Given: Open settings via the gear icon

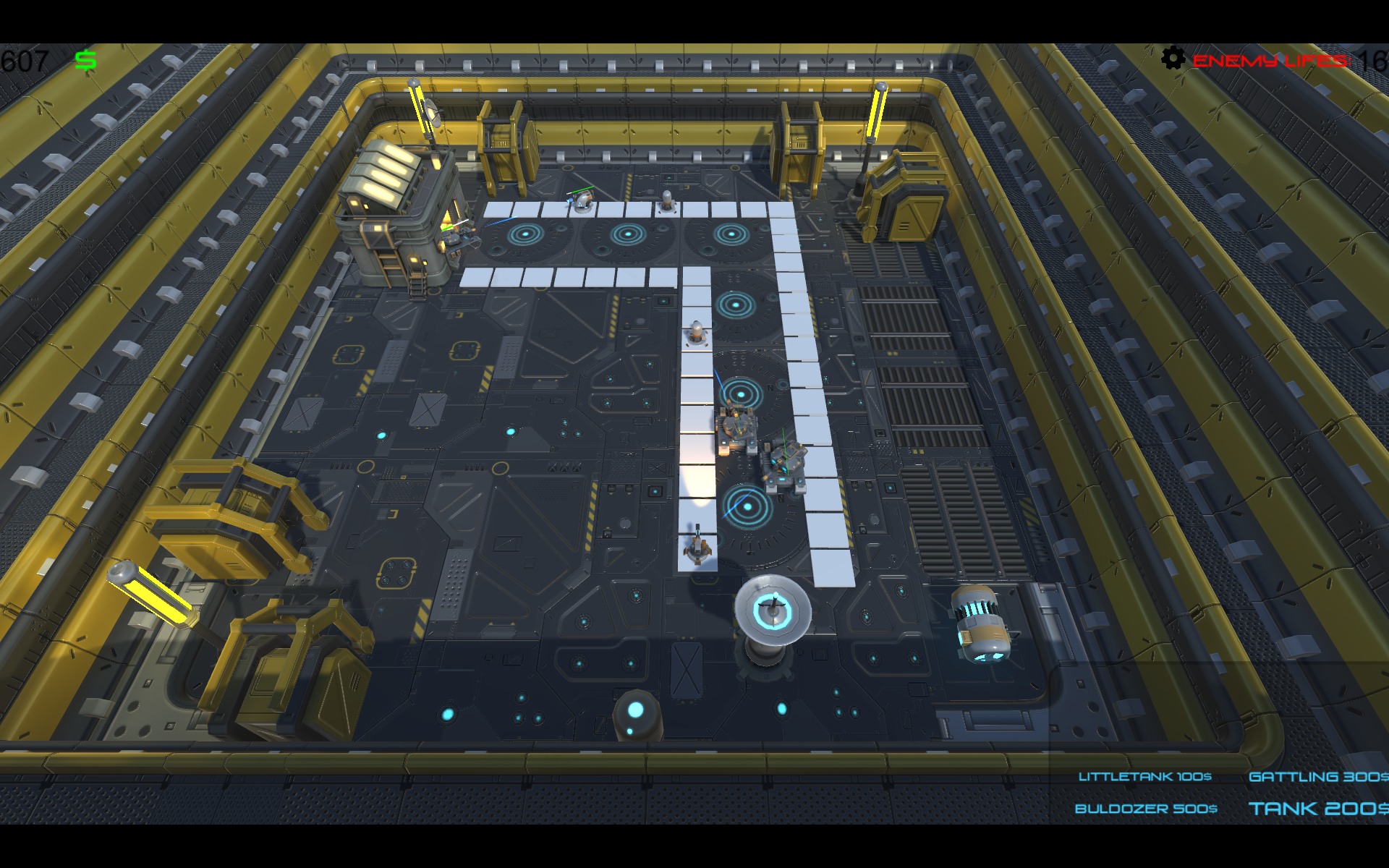Looking at the screenshot, I should 1173,58.
